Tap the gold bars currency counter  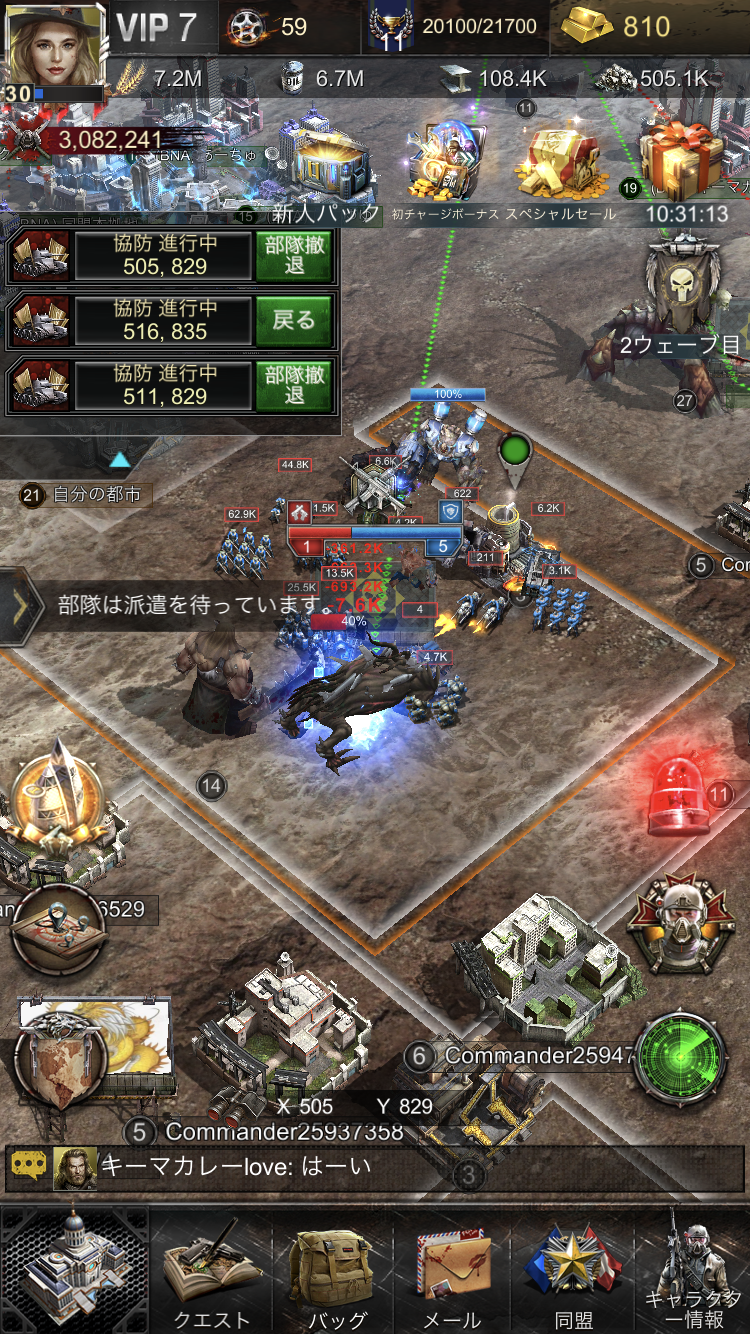(617, 27)
